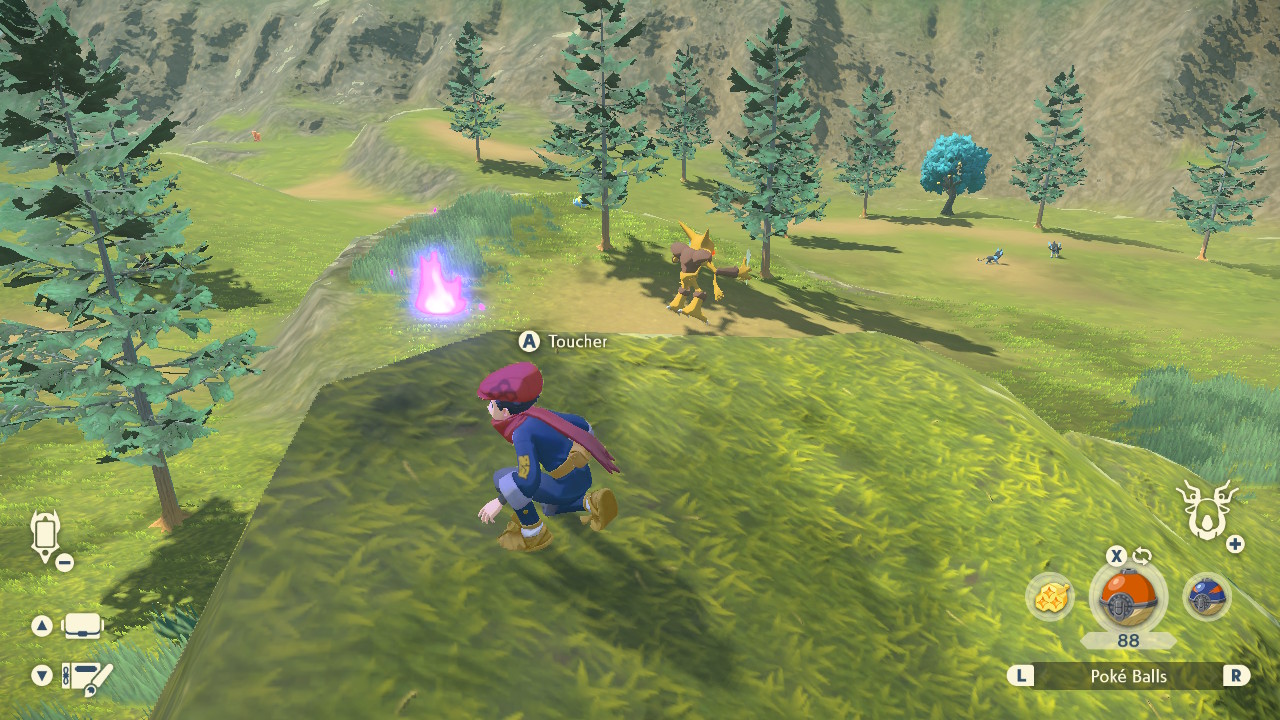1280x720 pixels.
Task: Choose the blue Great Ball item slot
Action: pos(1206,597)
